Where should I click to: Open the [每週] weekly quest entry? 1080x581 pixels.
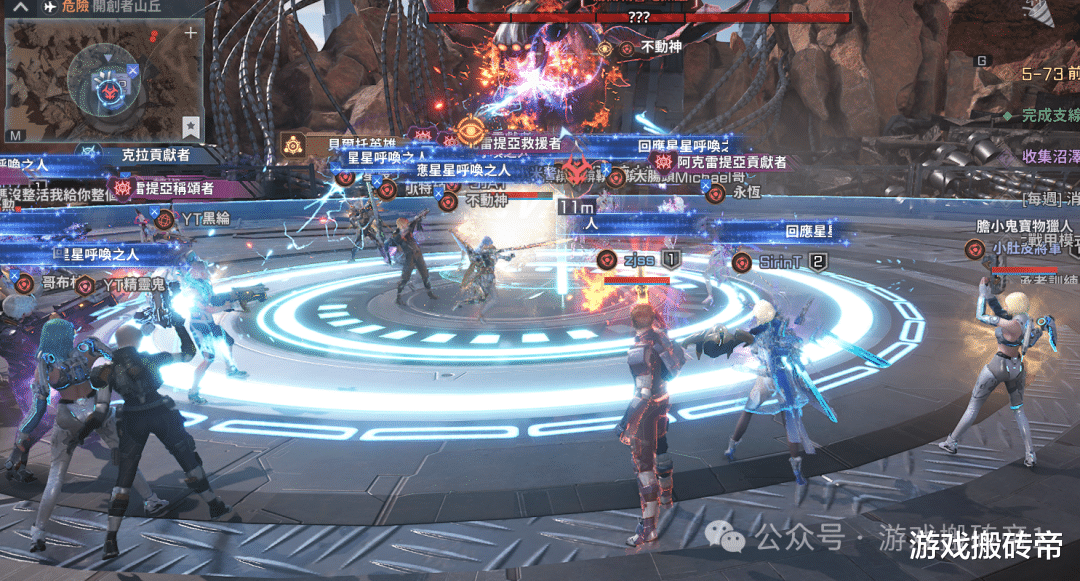[x=1050, y=197]
